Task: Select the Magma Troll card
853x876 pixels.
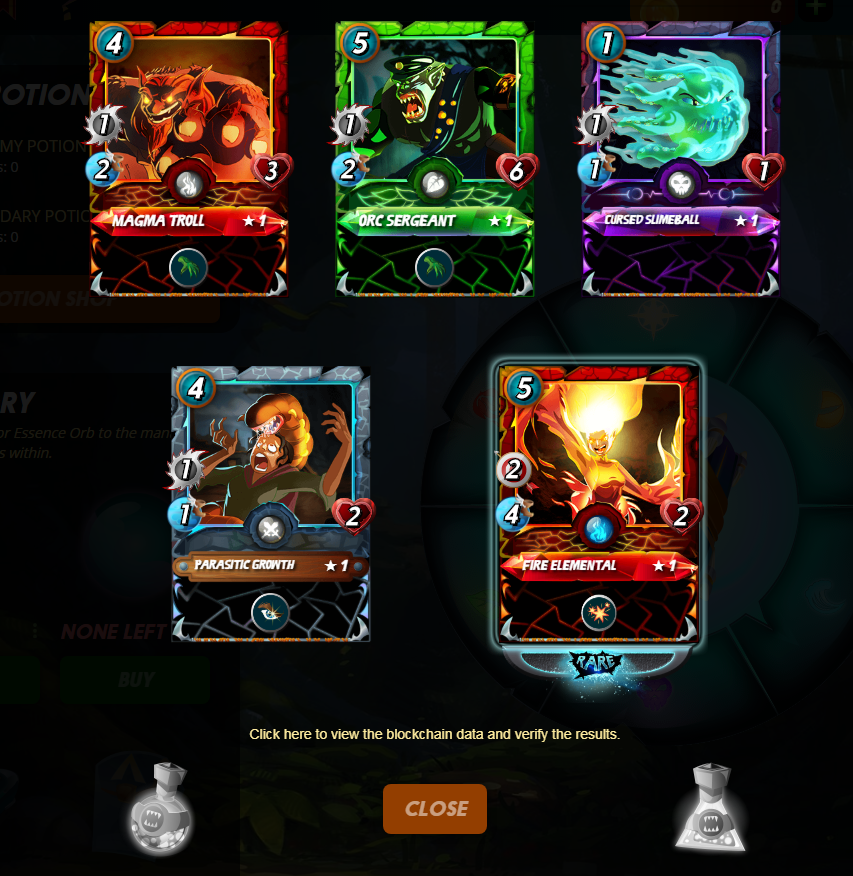Action: pyautogui.click(x=189, y=160)
